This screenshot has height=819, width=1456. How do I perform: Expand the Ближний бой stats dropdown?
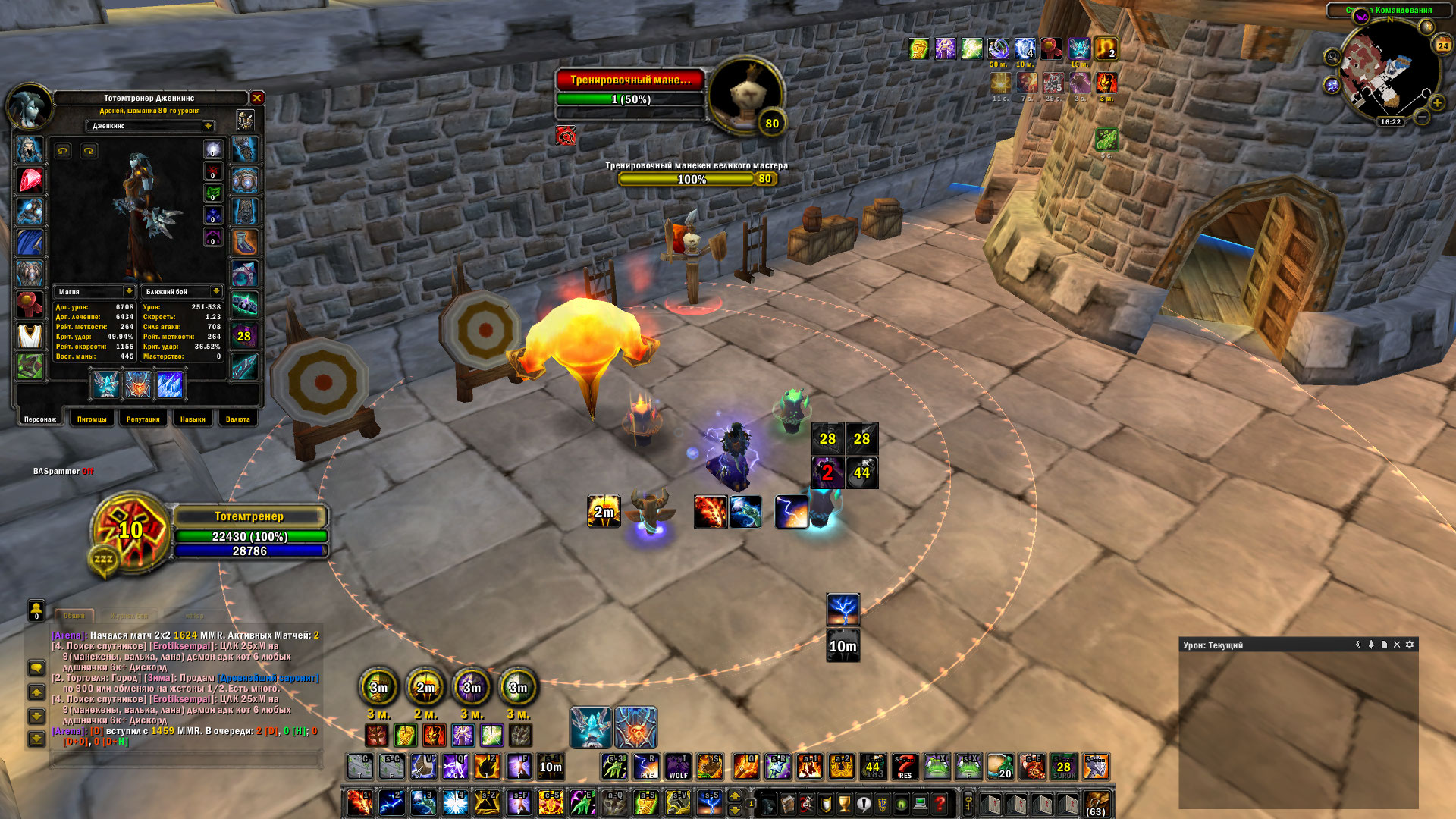point(216,291)
